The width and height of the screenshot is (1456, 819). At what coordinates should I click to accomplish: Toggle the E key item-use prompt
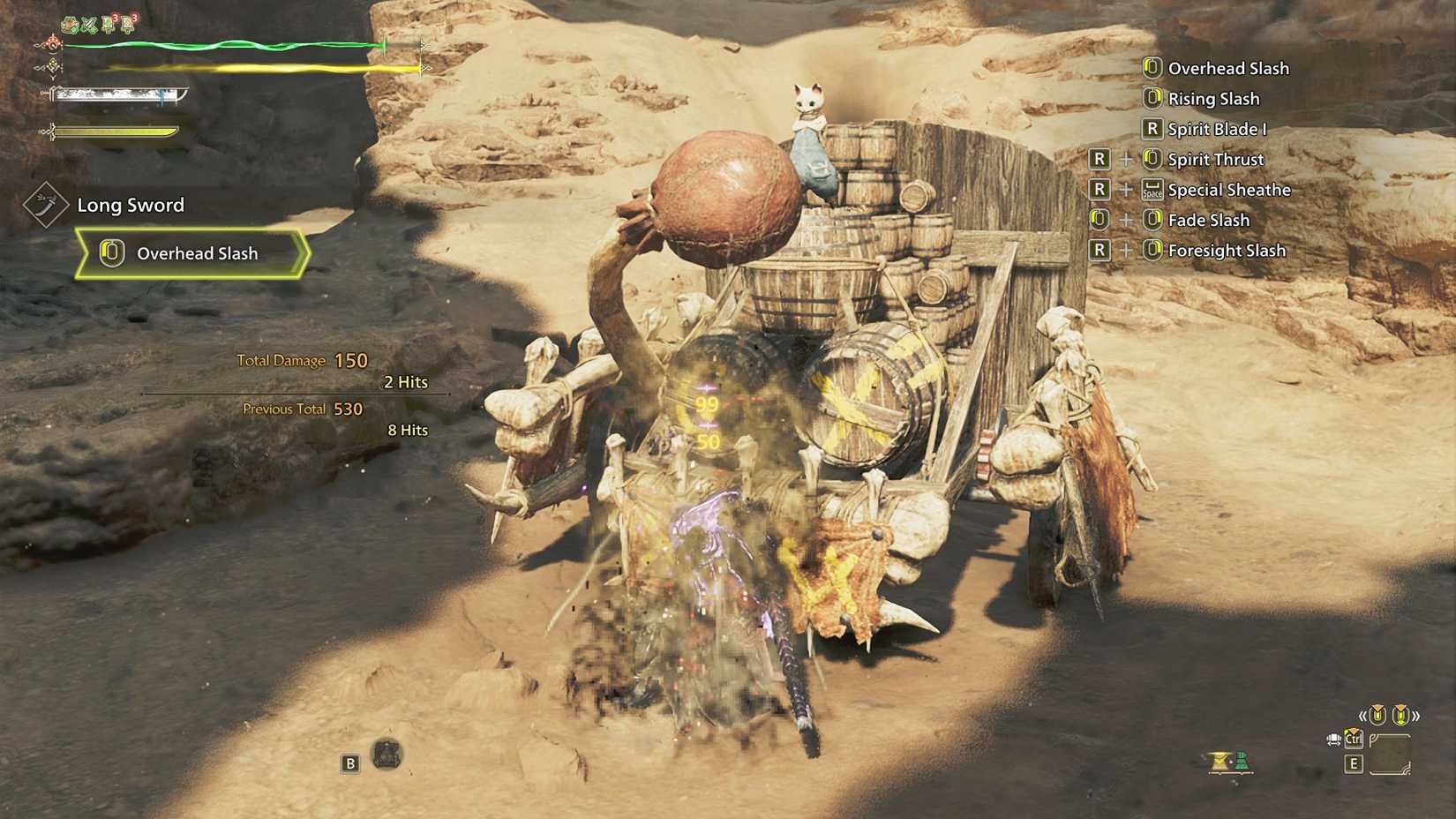(x=1354, y=763)
